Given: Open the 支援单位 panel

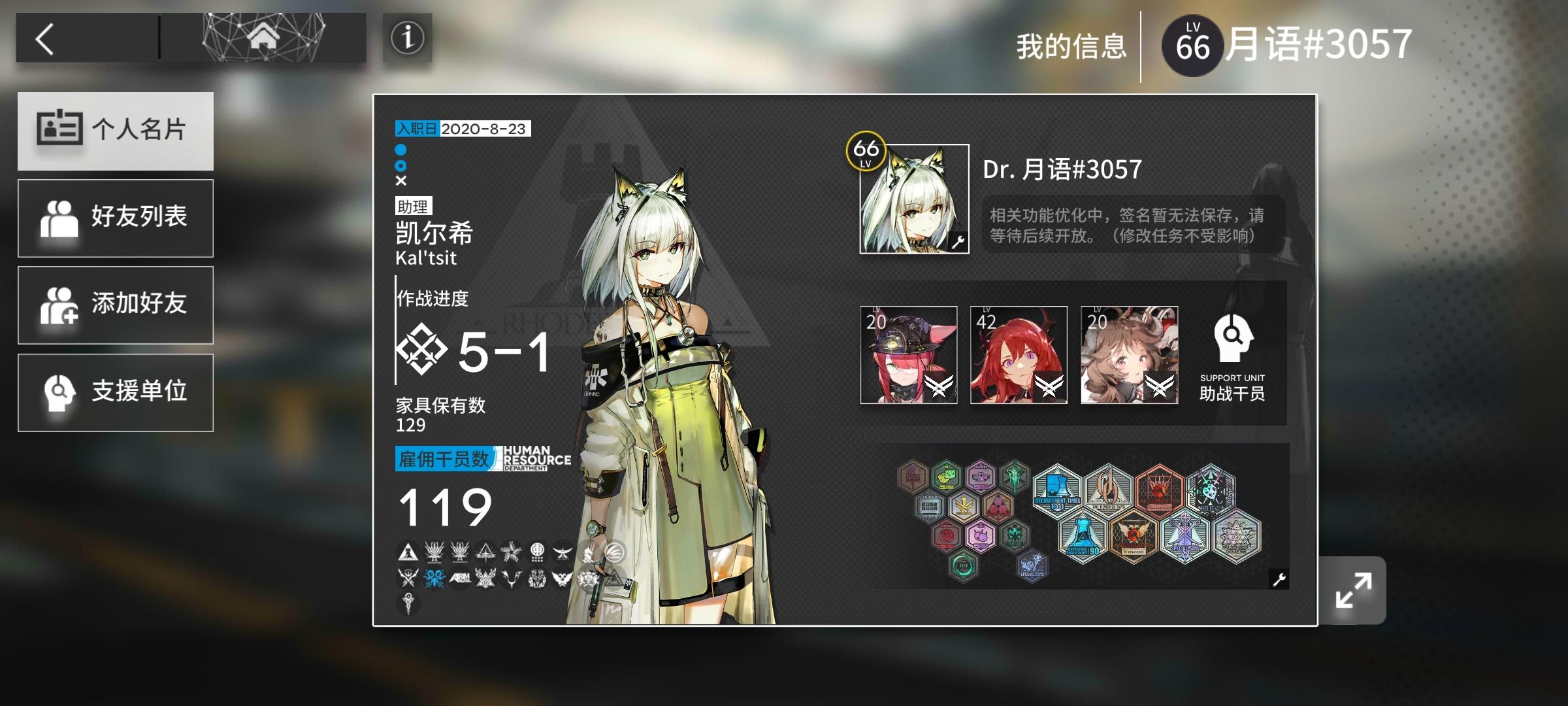Looking at the screenshot, I should [x=115, y=392].
